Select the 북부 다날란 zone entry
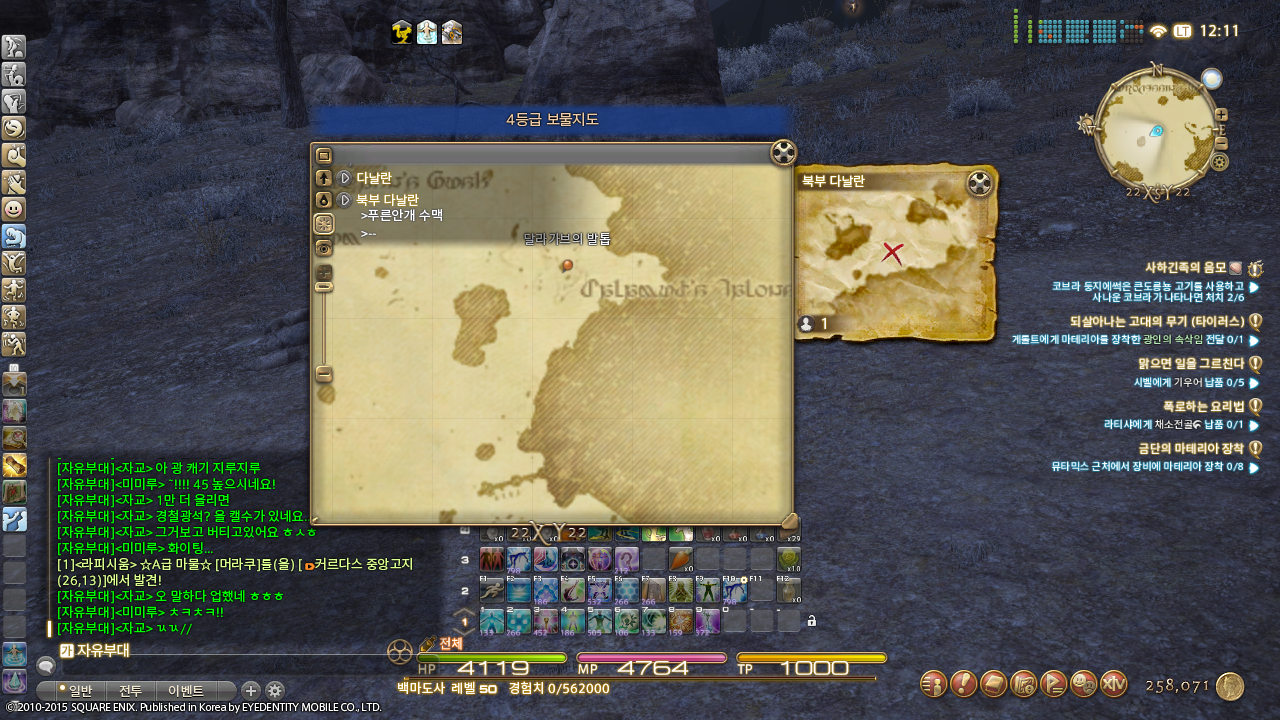The image size is (1280, 720). click(387, 200)
